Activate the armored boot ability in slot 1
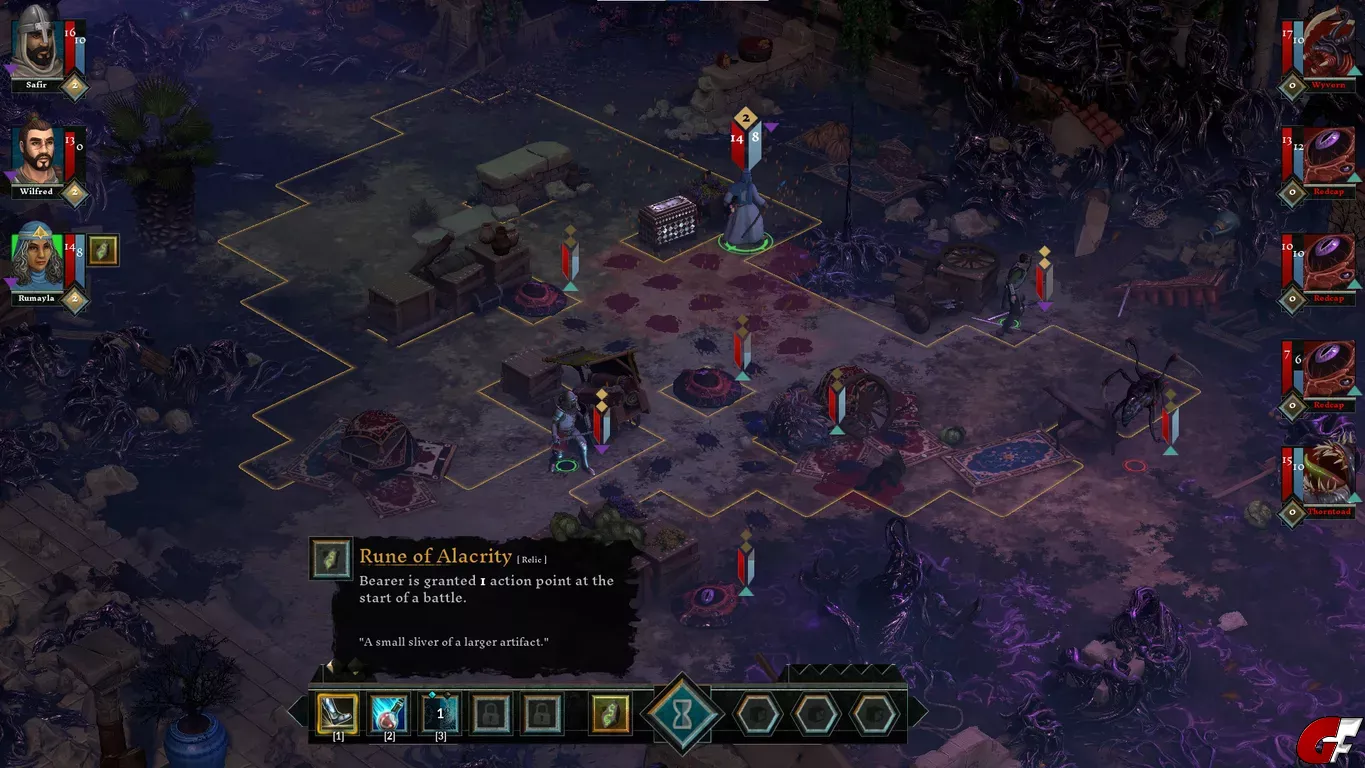 click(x=337, y=714)
